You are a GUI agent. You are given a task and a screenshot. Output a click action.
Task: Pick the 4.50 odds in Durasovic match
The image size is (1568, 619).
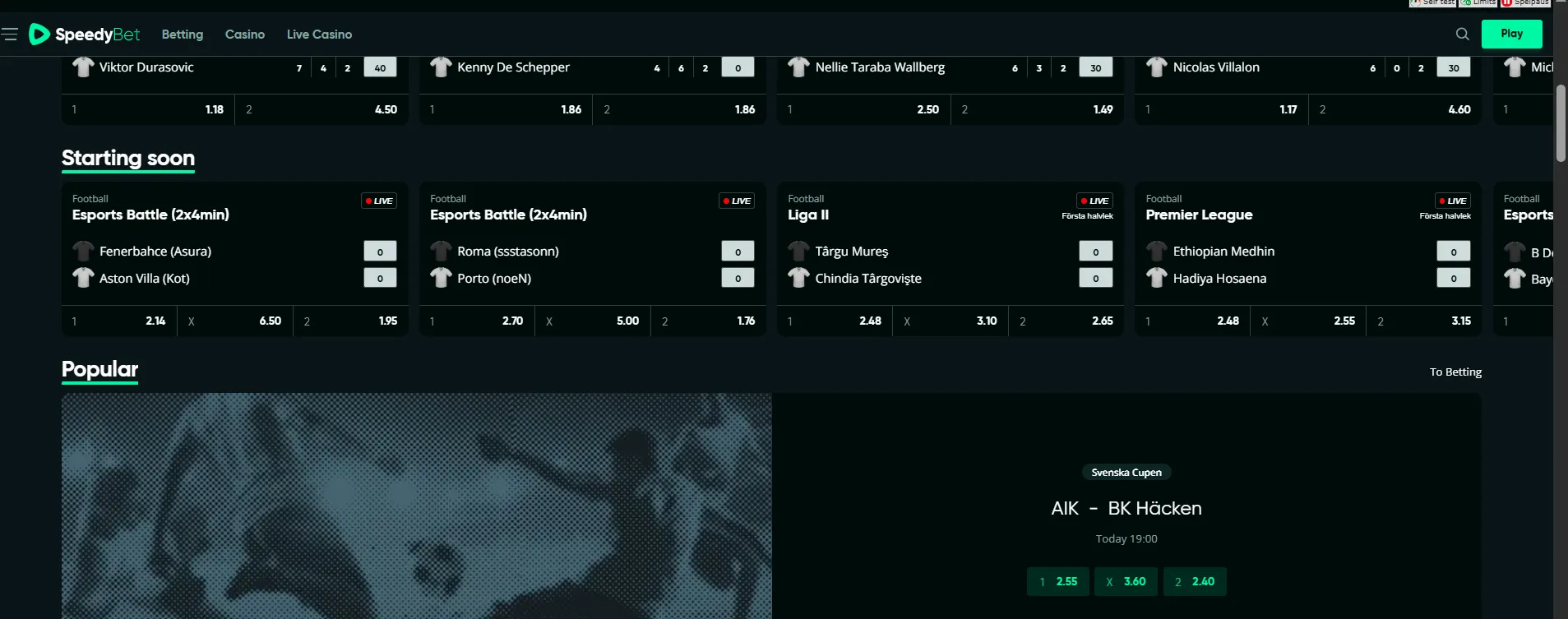point(321,109)
